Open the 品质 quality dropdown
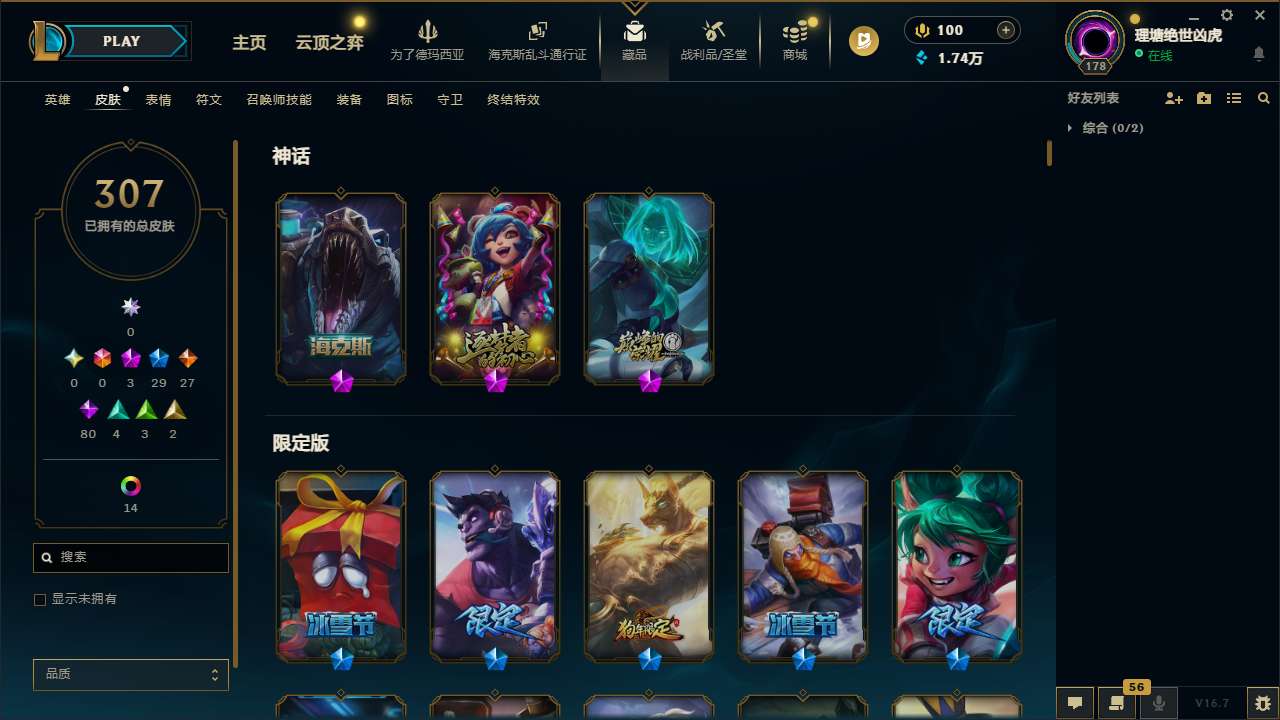 pos(130,674)
